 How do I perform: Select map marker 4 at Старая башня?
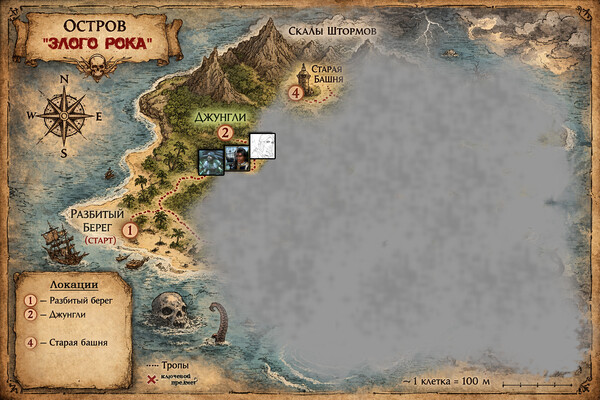click(x=296, y=92)
